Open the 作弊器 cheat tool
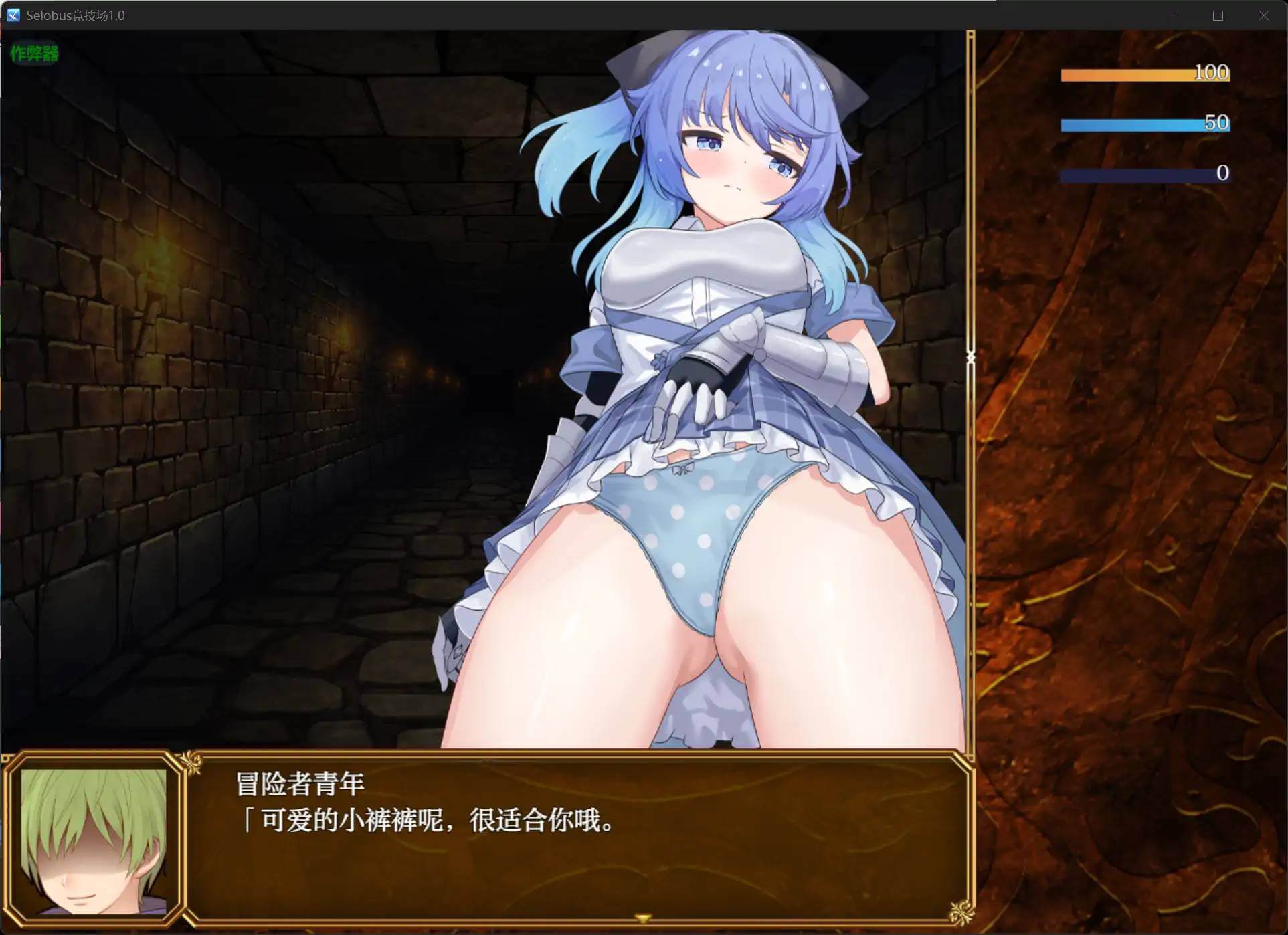Screen dimensions: 1288x935 tap(33, 54)
